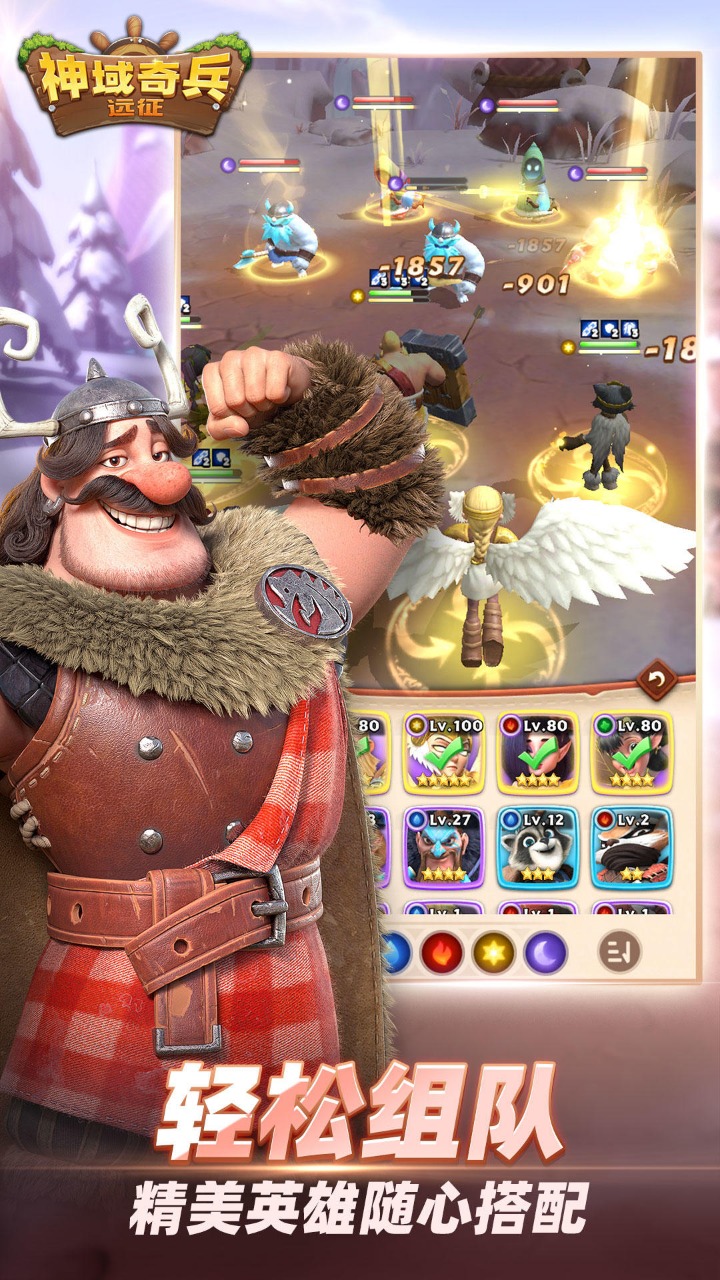Open the hero sort order button
720x1280 pixels.
click(x=619, y=952)
